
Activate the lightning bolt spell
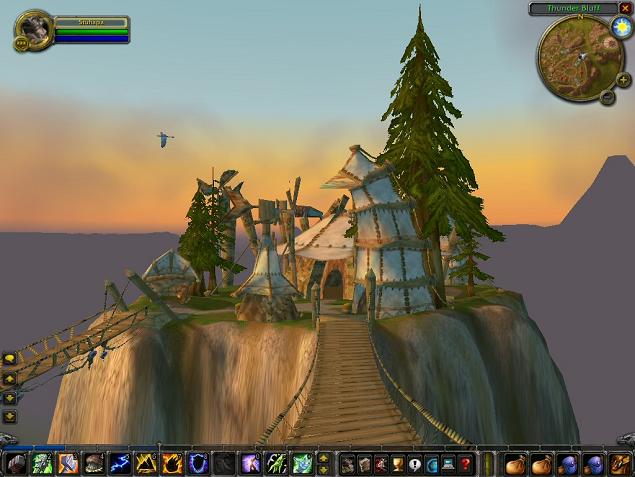(x=119, y=464)
